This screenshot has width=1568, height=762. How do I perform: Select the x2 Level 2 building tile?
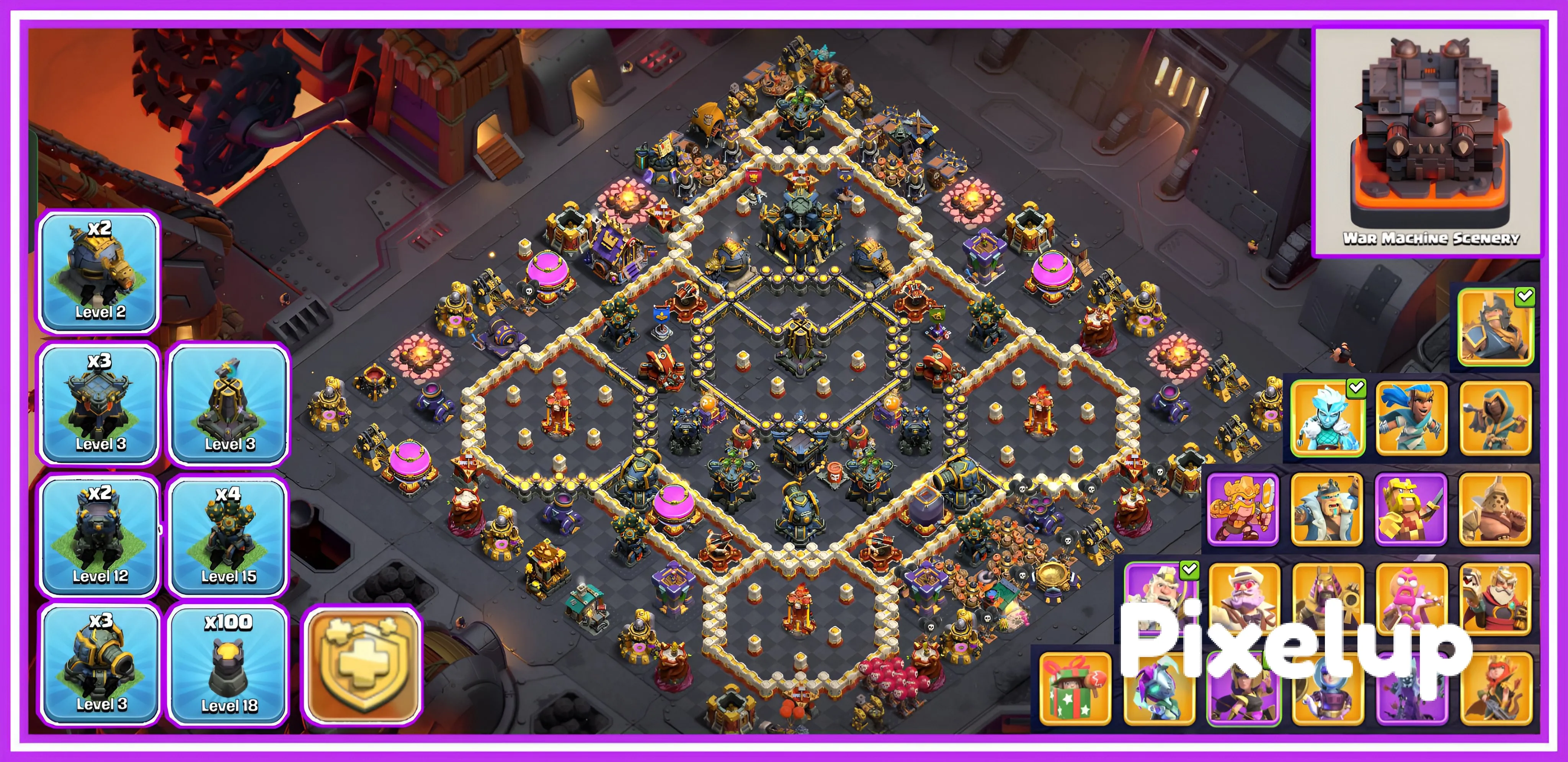click(x=99, y=271)
